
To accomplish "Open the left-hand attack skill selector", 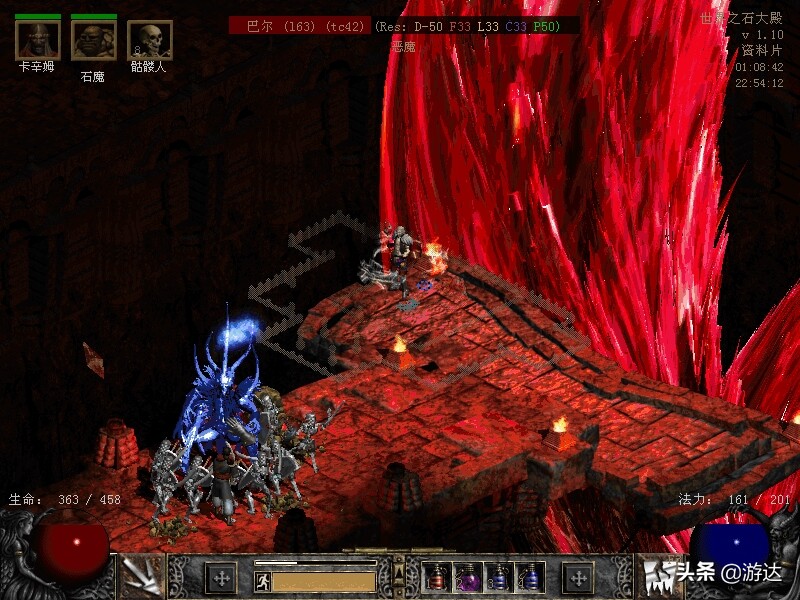I will click(x=141, y=577).
